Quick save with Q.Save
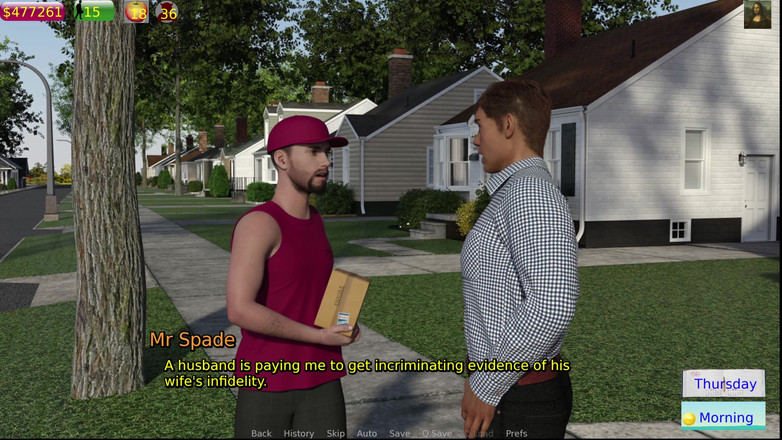782x440 pixels. point(437,433)
